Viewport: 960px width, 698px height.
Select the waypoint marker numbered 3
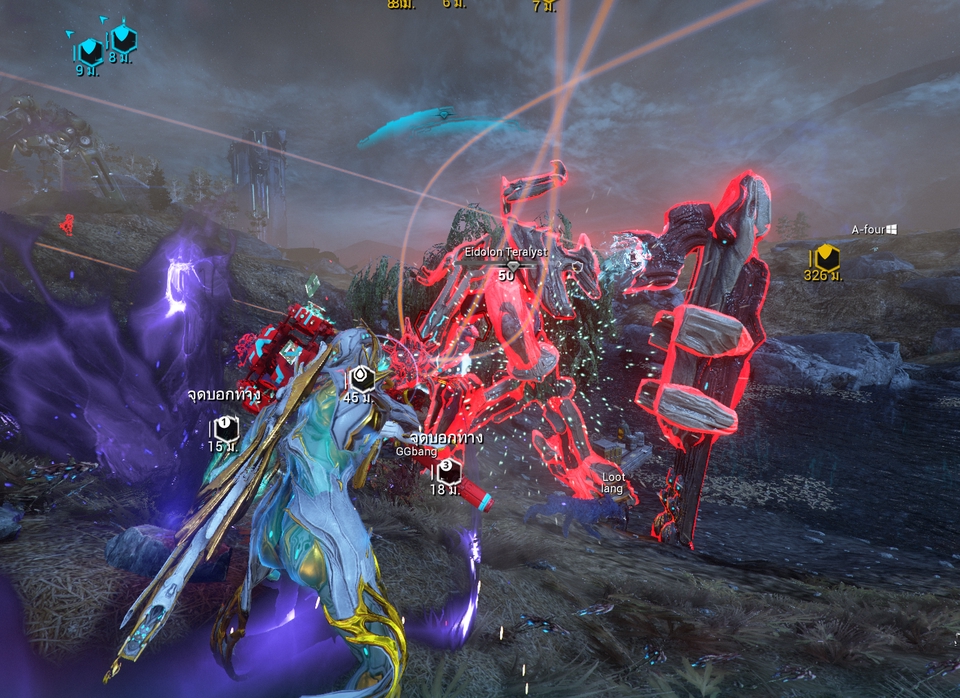446,469
